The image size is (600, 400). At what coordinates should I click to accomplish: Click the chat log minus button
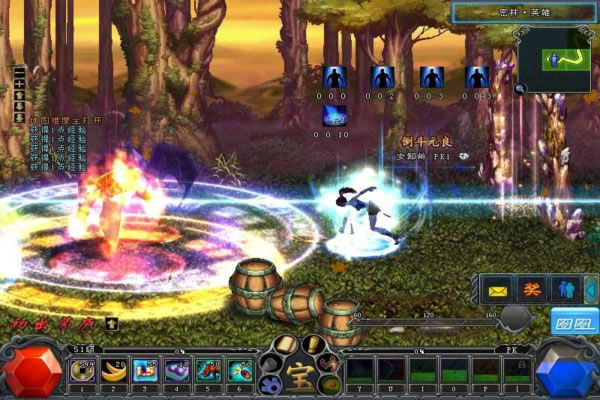point(19,71)
